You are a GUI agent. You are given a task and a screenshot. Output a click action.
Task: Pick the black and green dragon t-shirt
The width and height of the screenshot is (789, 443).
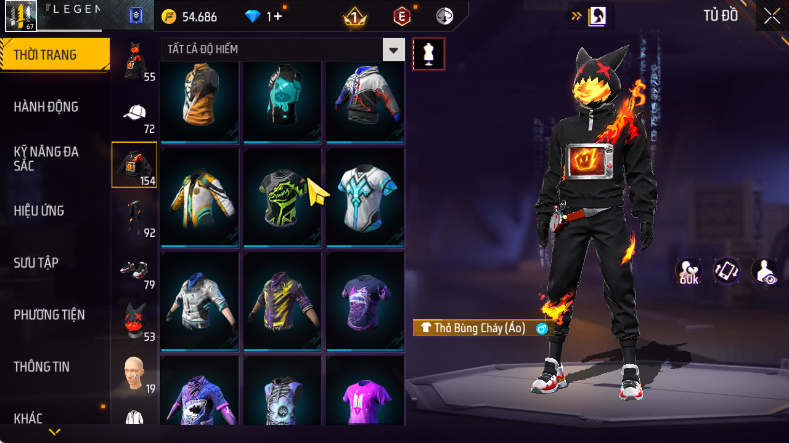coord(281,193)
